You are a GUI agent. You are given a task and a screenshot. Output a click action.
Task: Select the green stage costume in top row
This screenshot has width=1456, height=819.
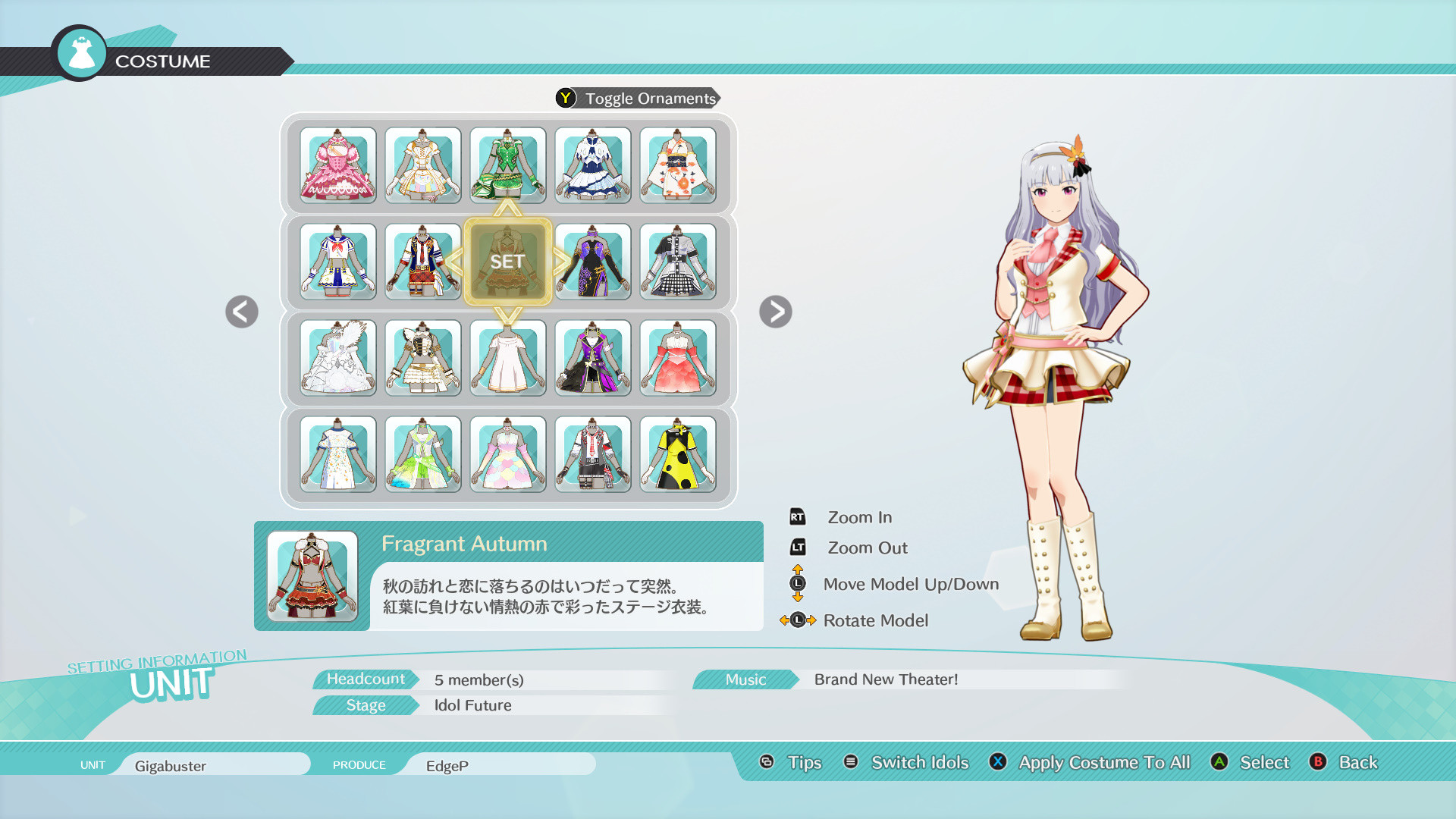(508, 165)
